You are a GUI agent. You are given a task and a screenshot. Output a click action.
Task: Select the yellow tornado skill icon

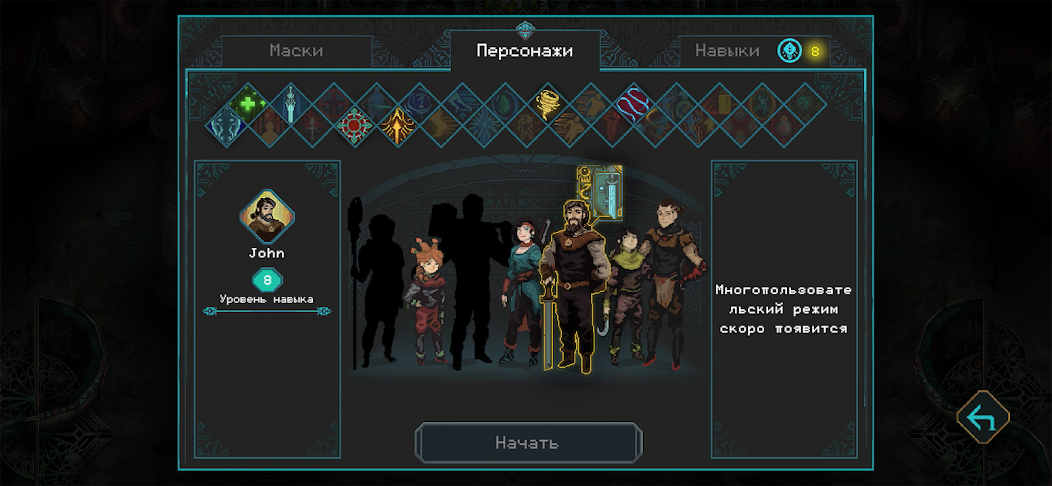pyautogui.click(x=548, y=102)
